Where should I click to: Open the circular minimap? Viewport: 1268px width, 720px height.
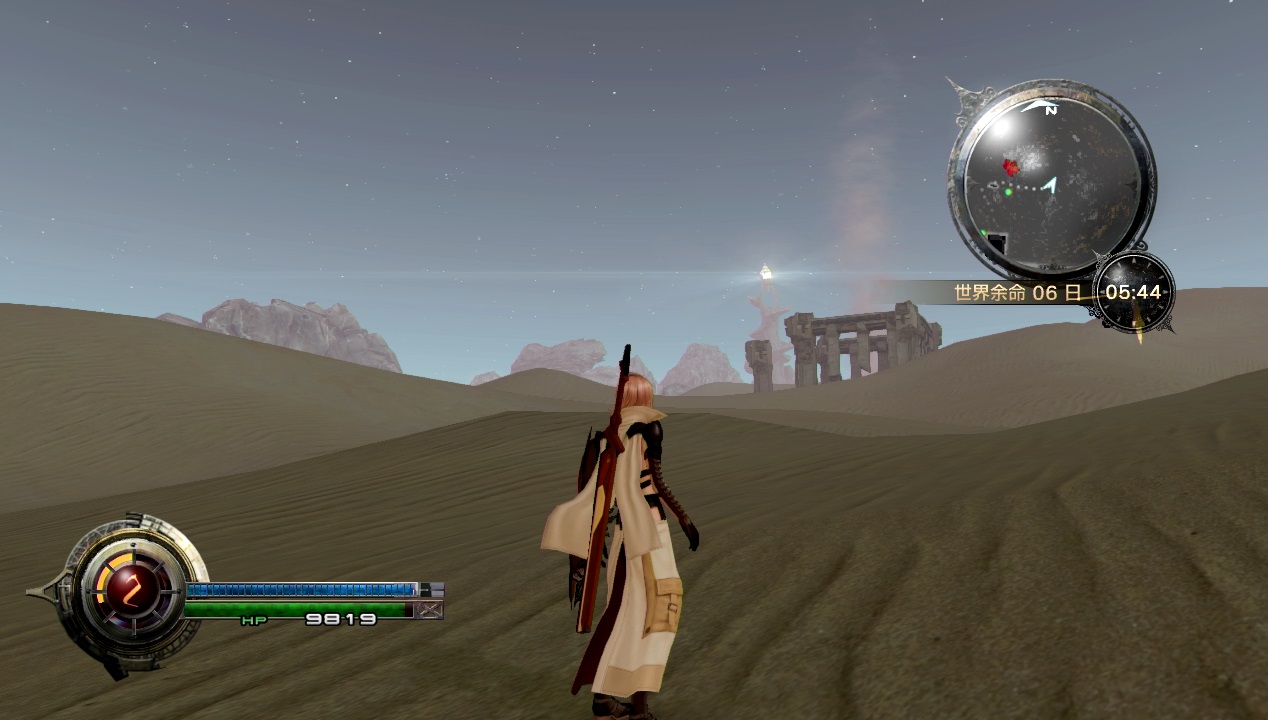(x=1051, y=181)
